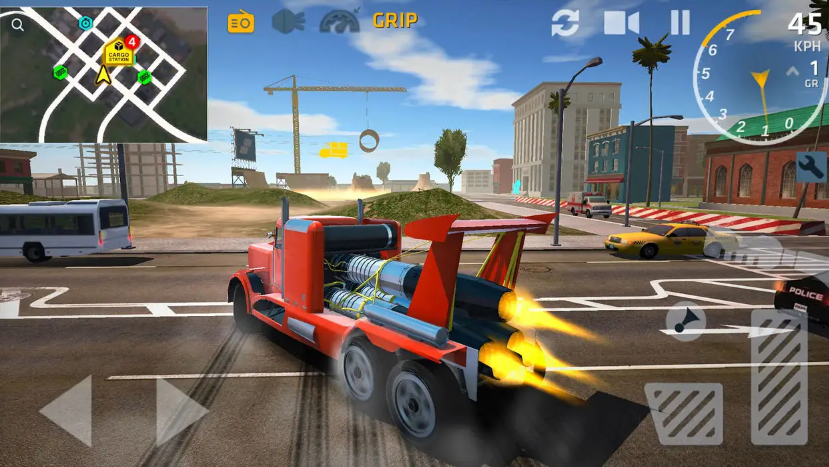Open the wrench repair menu
The image size is (829, 467).
click(x=810, y=166)
